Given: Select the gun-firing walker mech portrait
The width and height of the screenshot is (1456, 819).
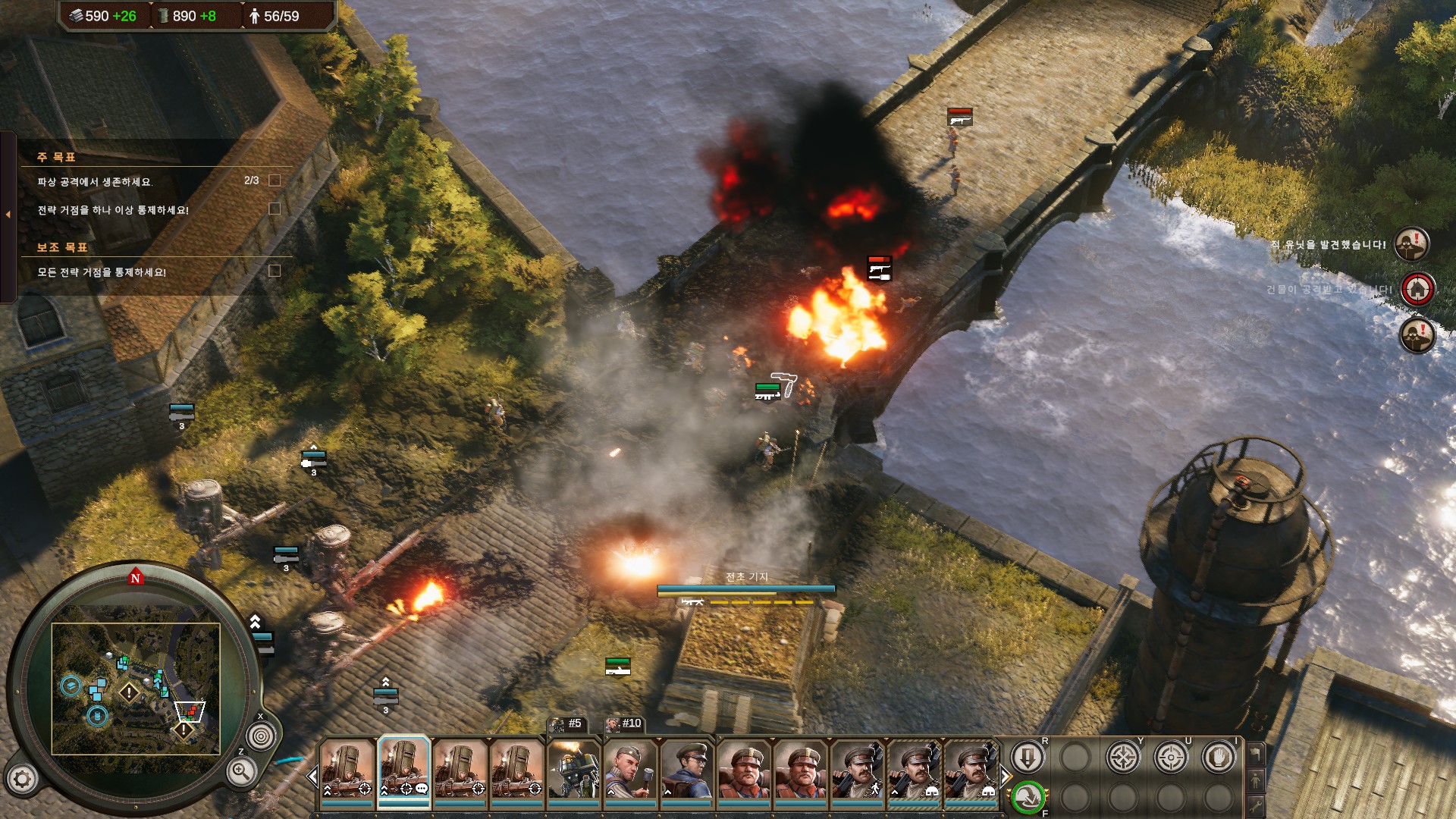Looking at the screenshot, I should 573,769.
